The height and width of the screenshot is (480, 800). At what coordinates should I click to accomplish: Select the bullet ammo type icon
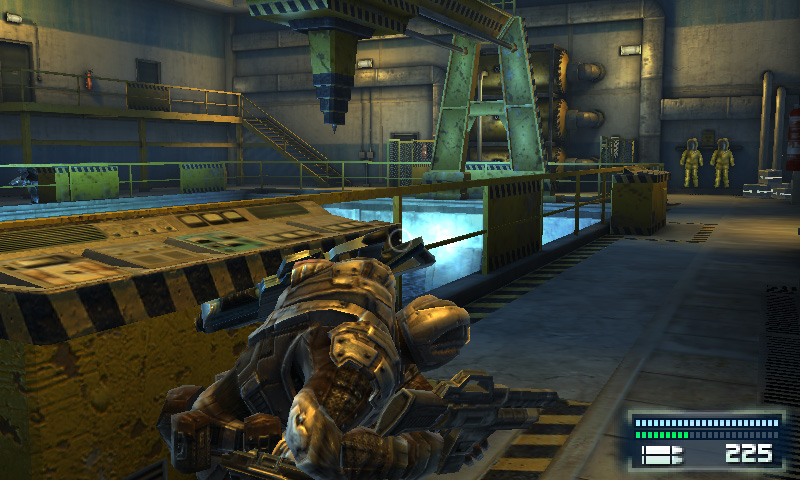[x=661, y=455]
